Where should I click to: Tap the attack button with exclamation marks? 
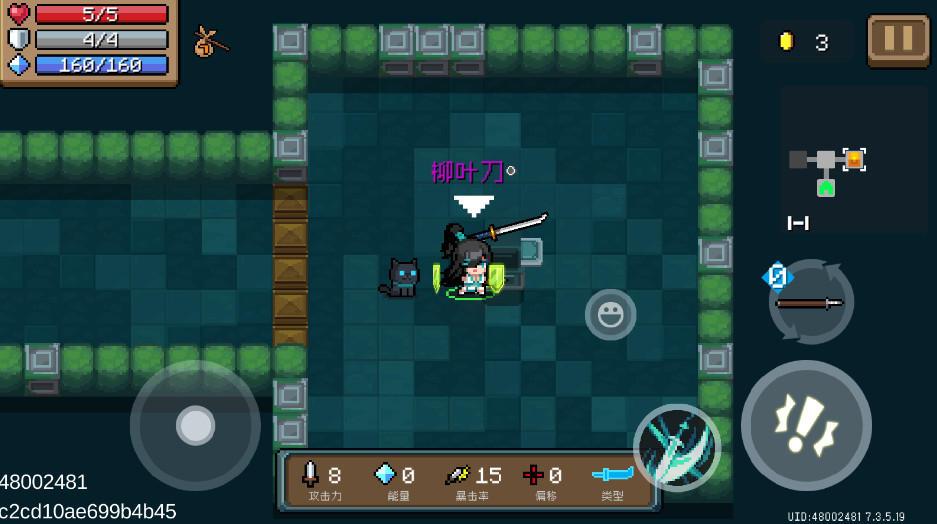pos(806,425)
